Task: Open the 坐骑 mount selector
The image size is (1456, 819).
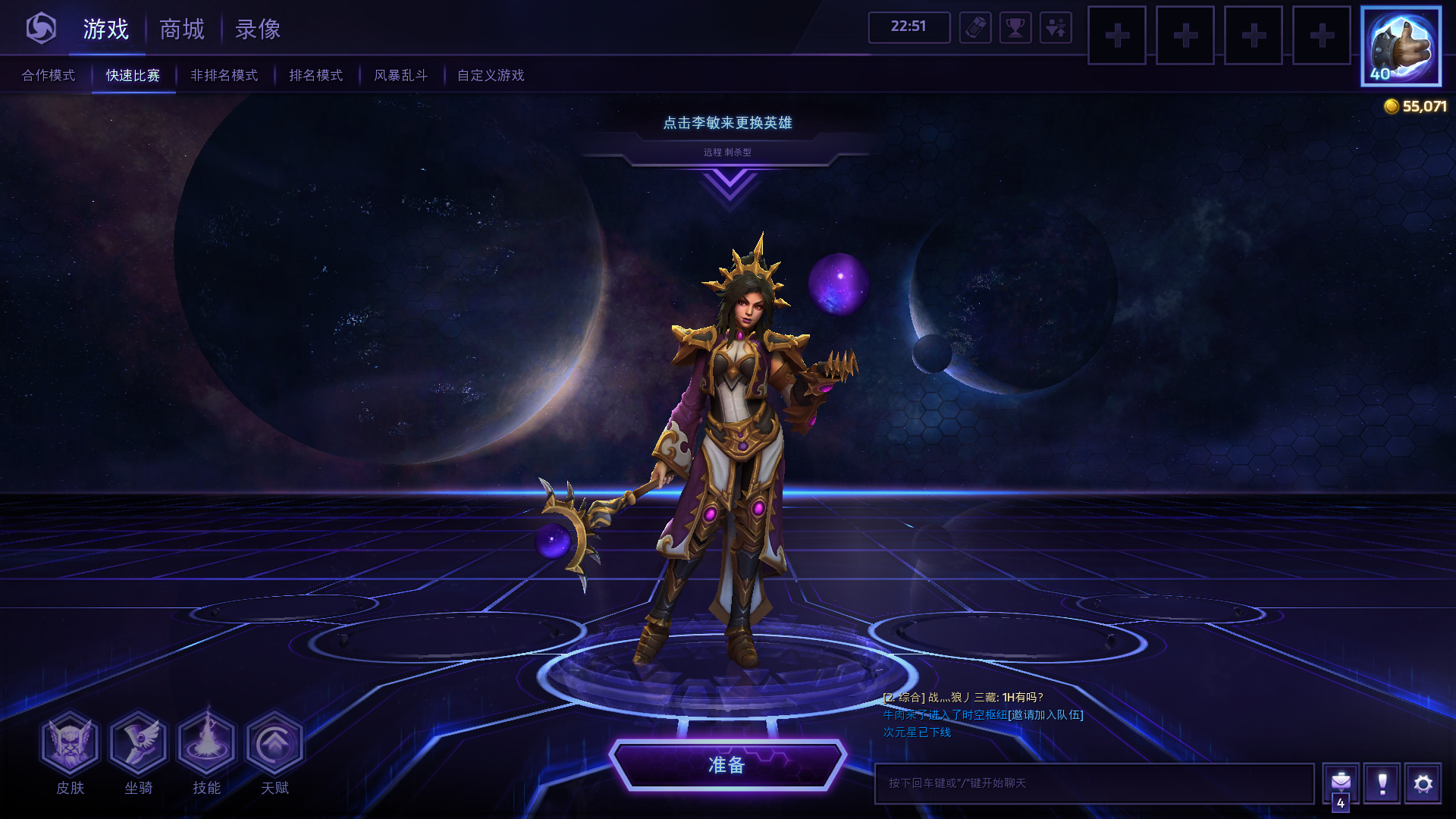Action: [138, 743]
